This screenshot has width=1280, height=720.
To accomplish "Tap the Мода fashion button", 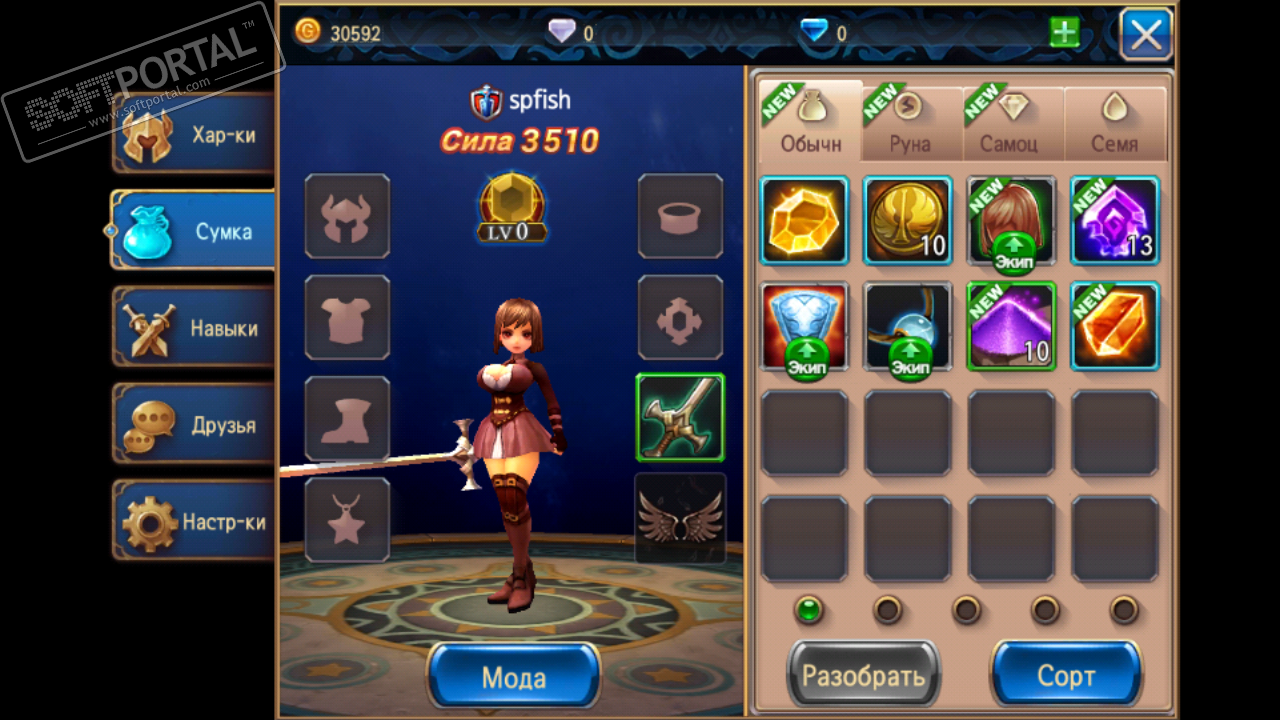I will tap(514, 677).
